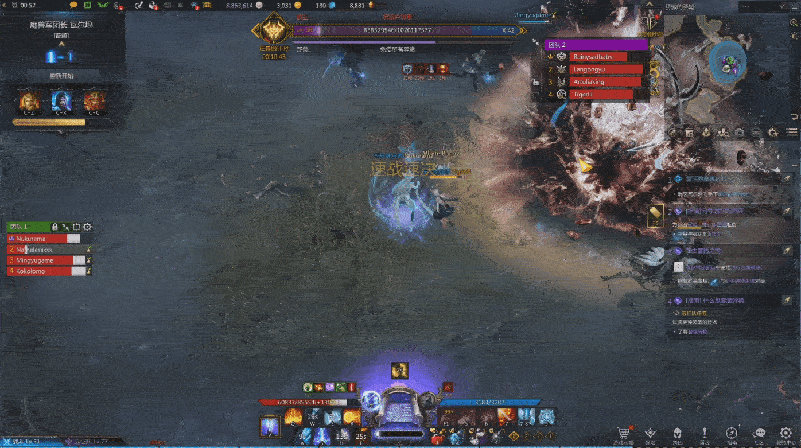Select party member Mingyugame in the party list
The width and height of the screenshot is (801, 448).
45,260
